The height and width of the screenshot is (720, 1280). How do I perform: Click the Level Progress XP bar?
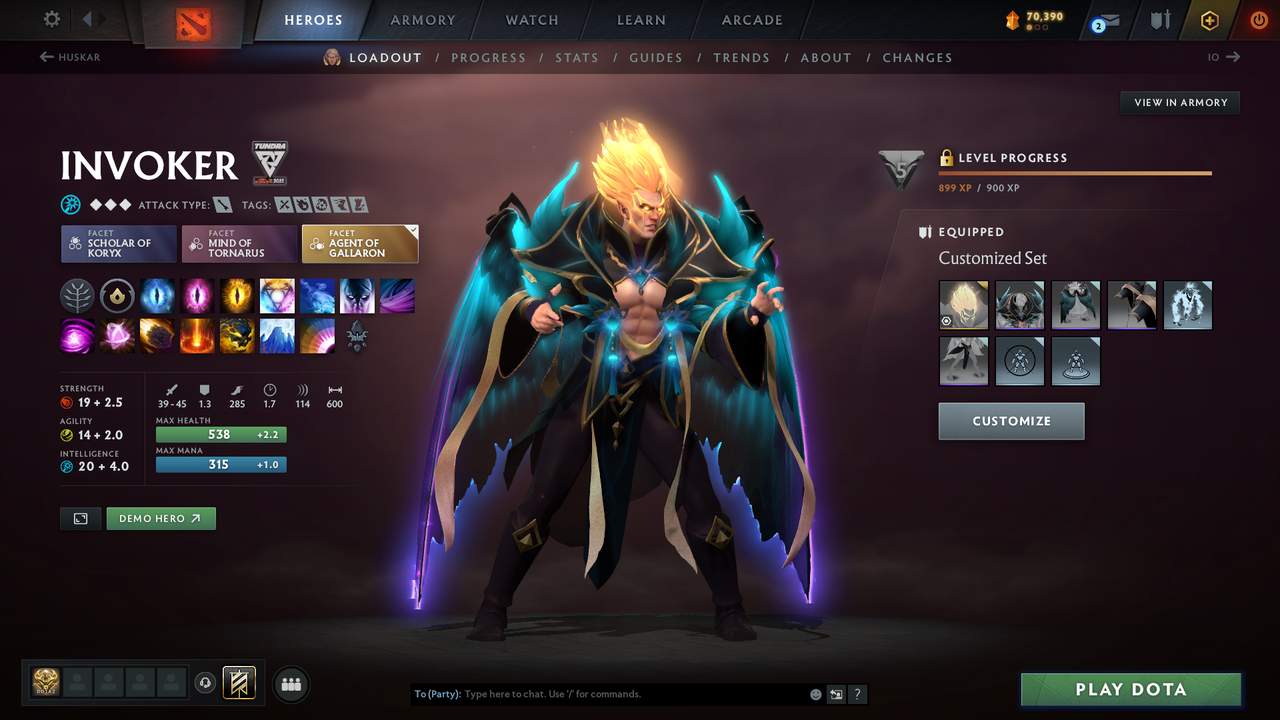coord(1075,175)
